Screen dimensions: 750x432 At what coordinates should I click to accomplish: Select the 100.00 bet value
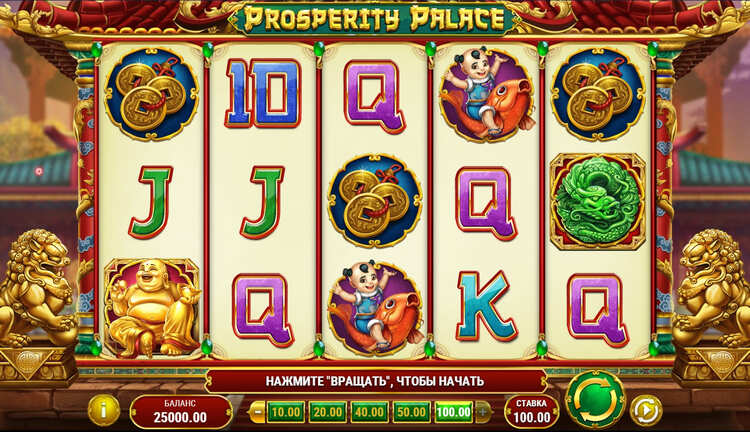click(x=453, y=411)
